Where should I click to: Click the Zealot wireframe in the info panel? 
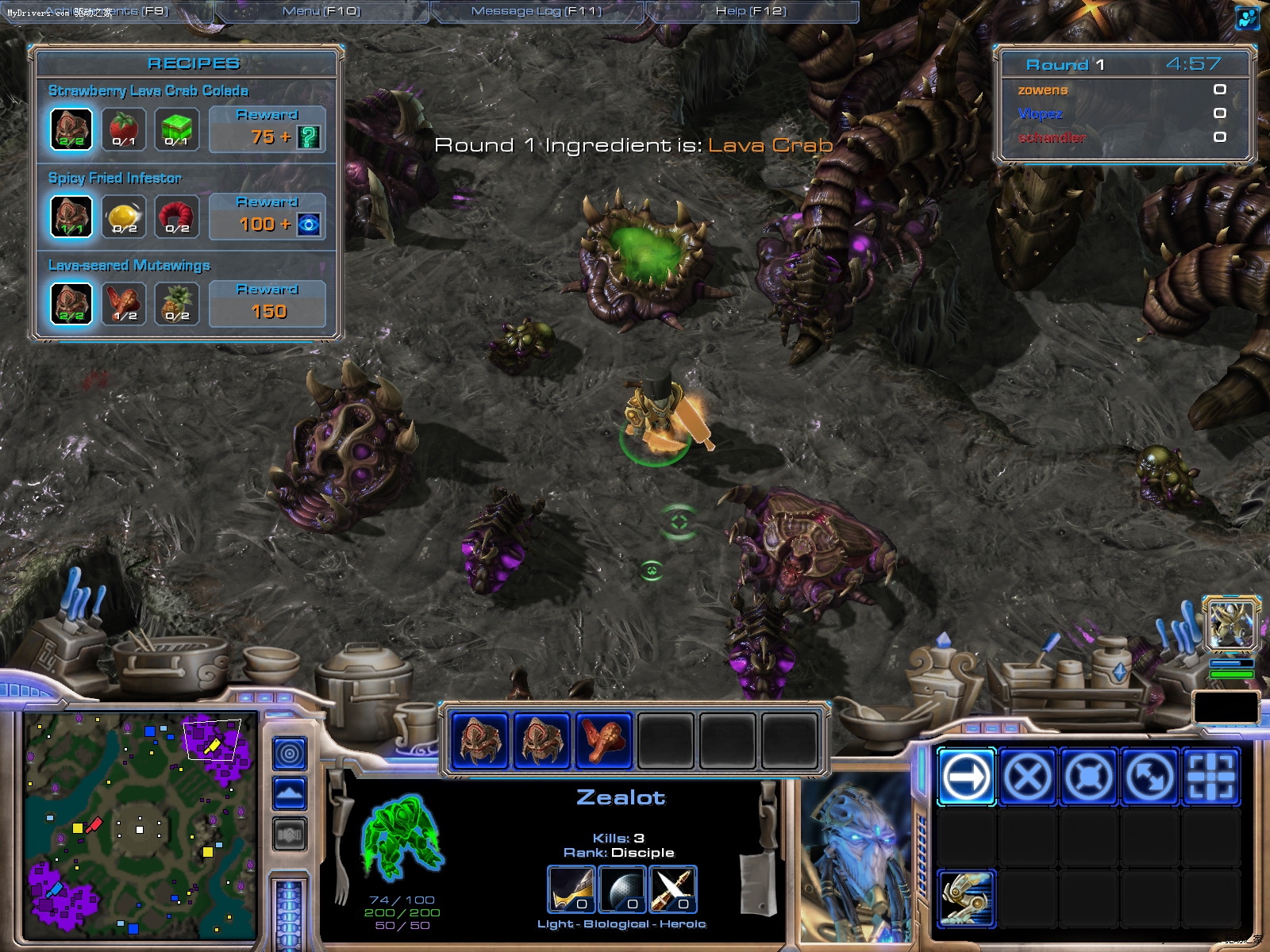coord(402,839)
